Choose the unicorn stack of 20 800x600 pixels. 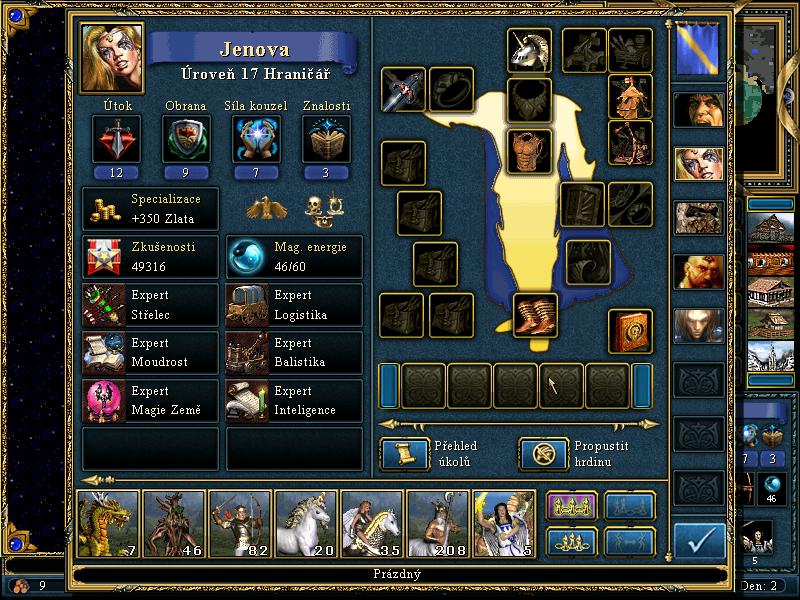(306, 522)
